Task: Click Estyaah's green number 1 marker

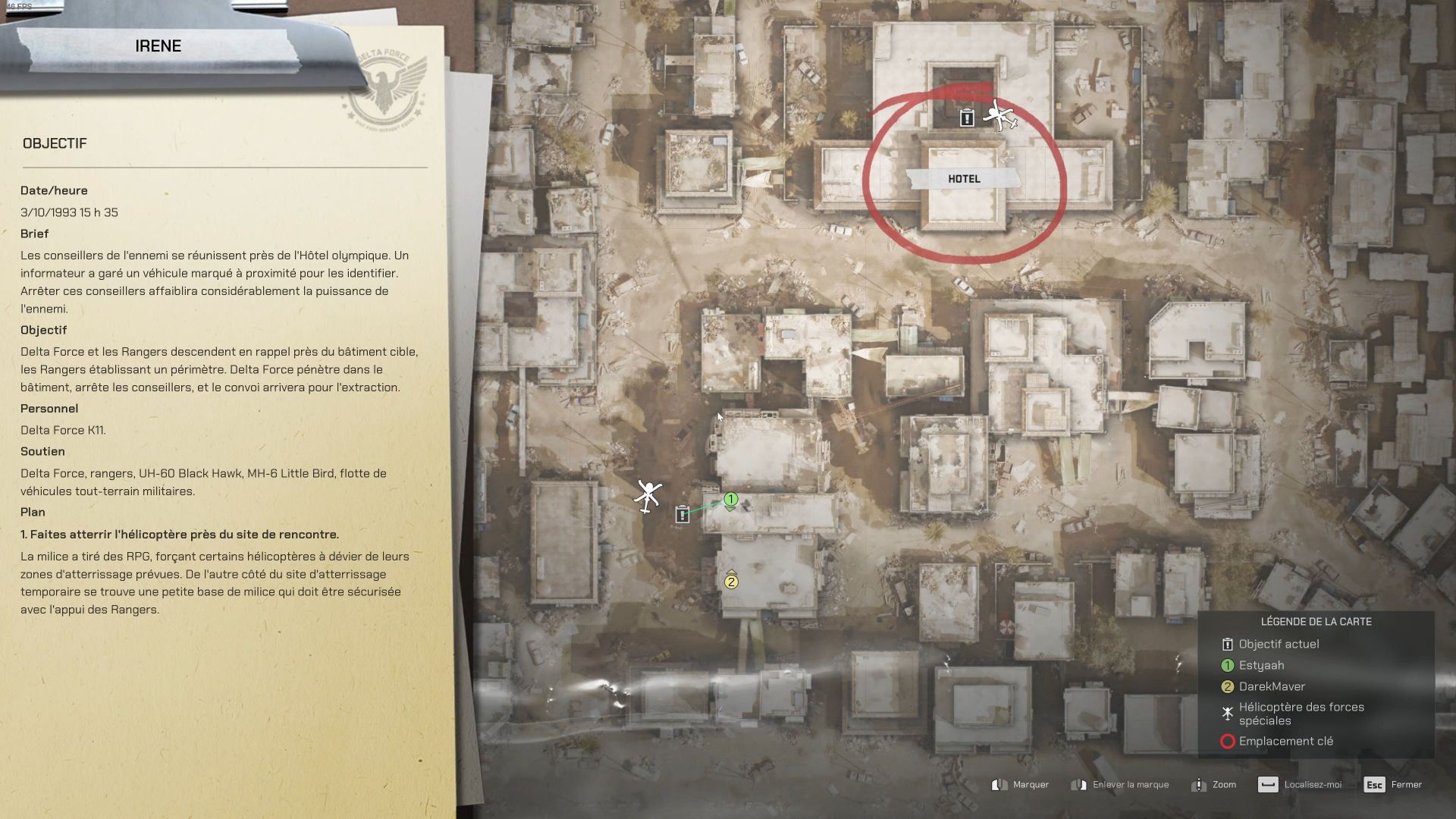Action: 730,500
